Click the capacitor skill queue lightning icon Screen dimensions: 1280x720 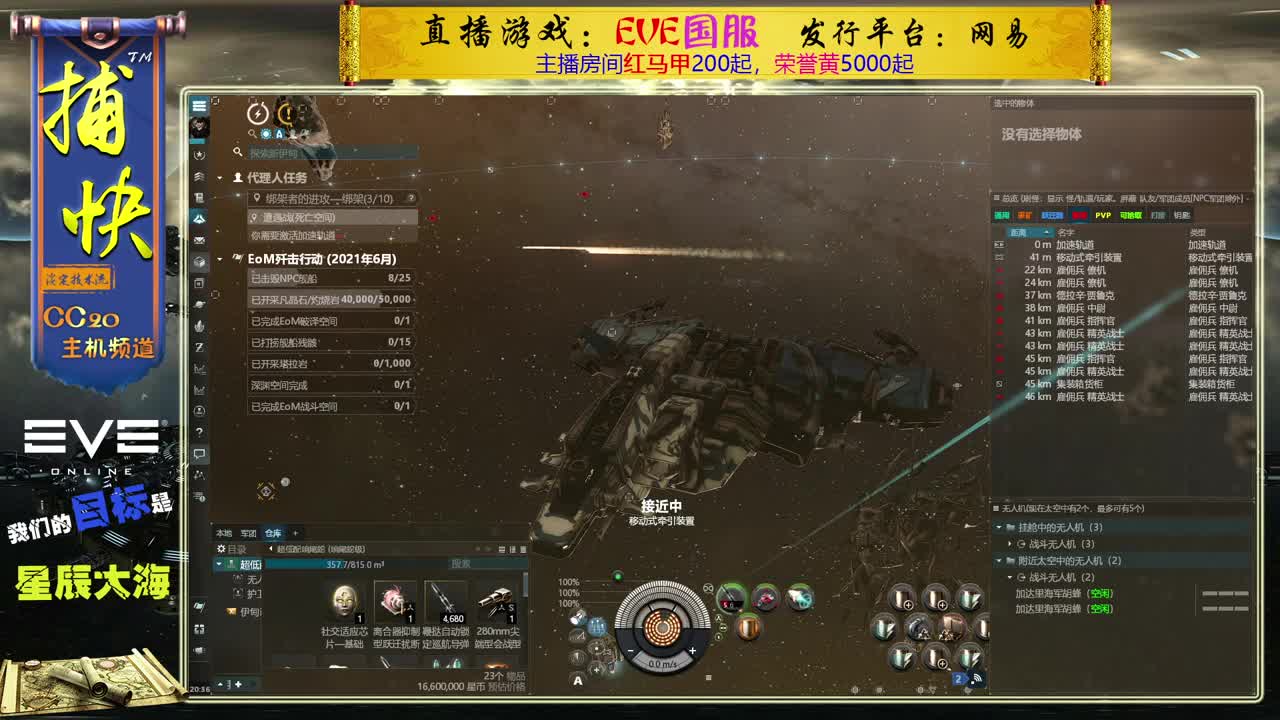257,114
